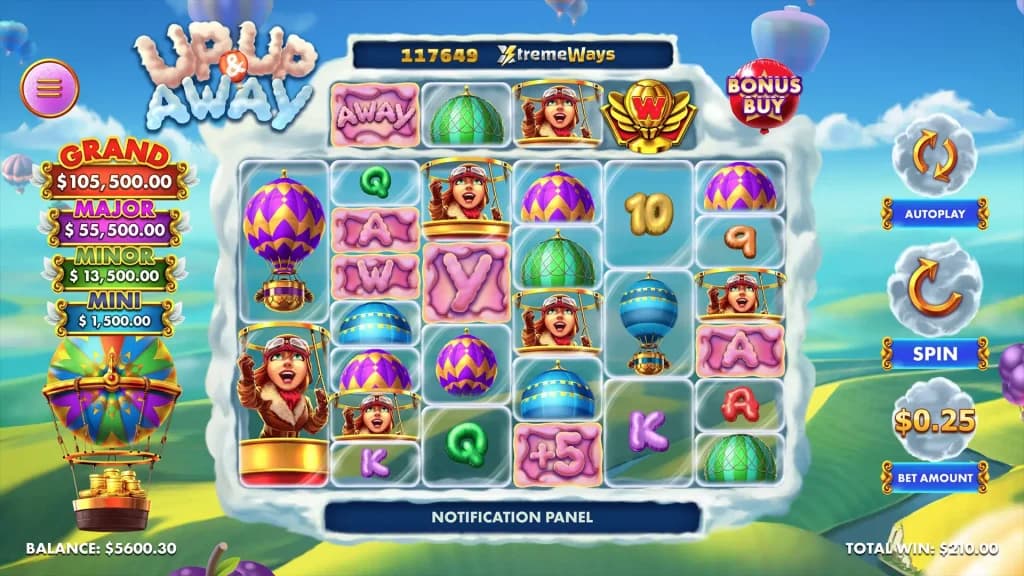The height and width of the screenshot is (576, 1024).
Task: Click the $0.25 bet cloud
Action: point(934,420)
